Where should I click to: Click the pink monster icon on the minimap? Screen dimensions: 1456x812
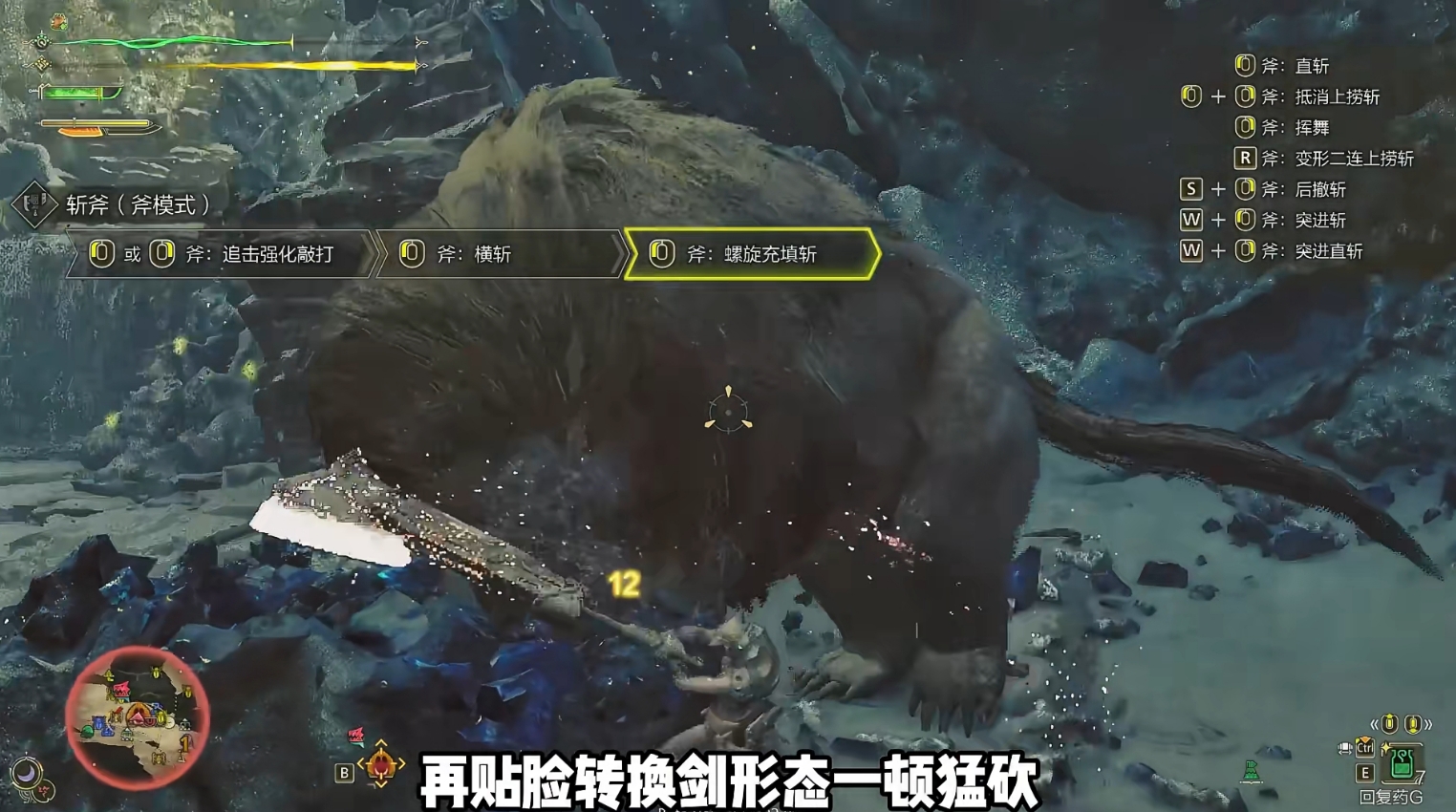[121, 688]
